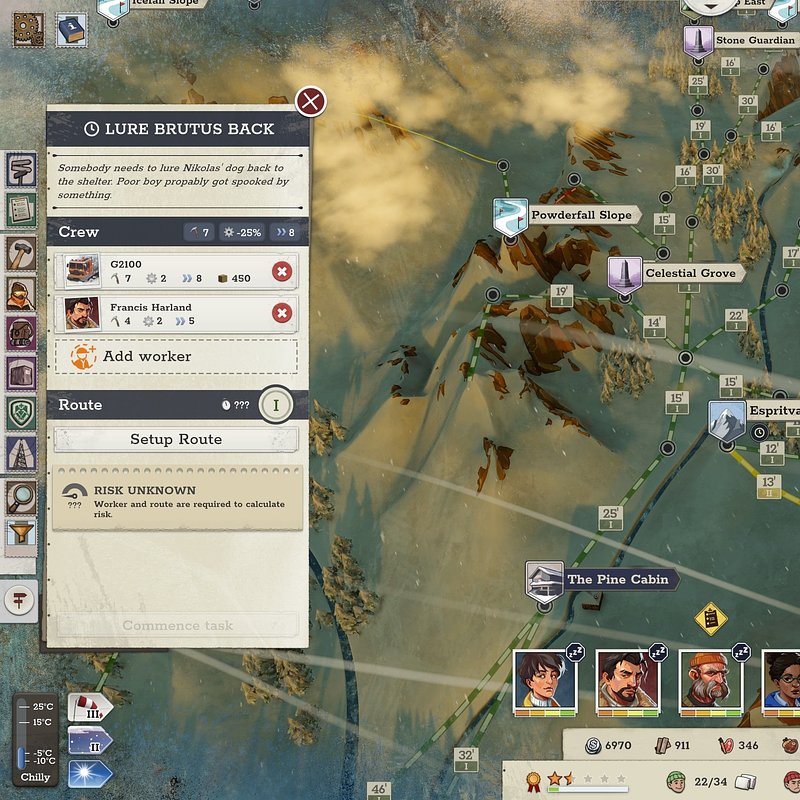The image size is (800, 800).
Task: Open the gear settings icon
Action: [x=27, y=27]
